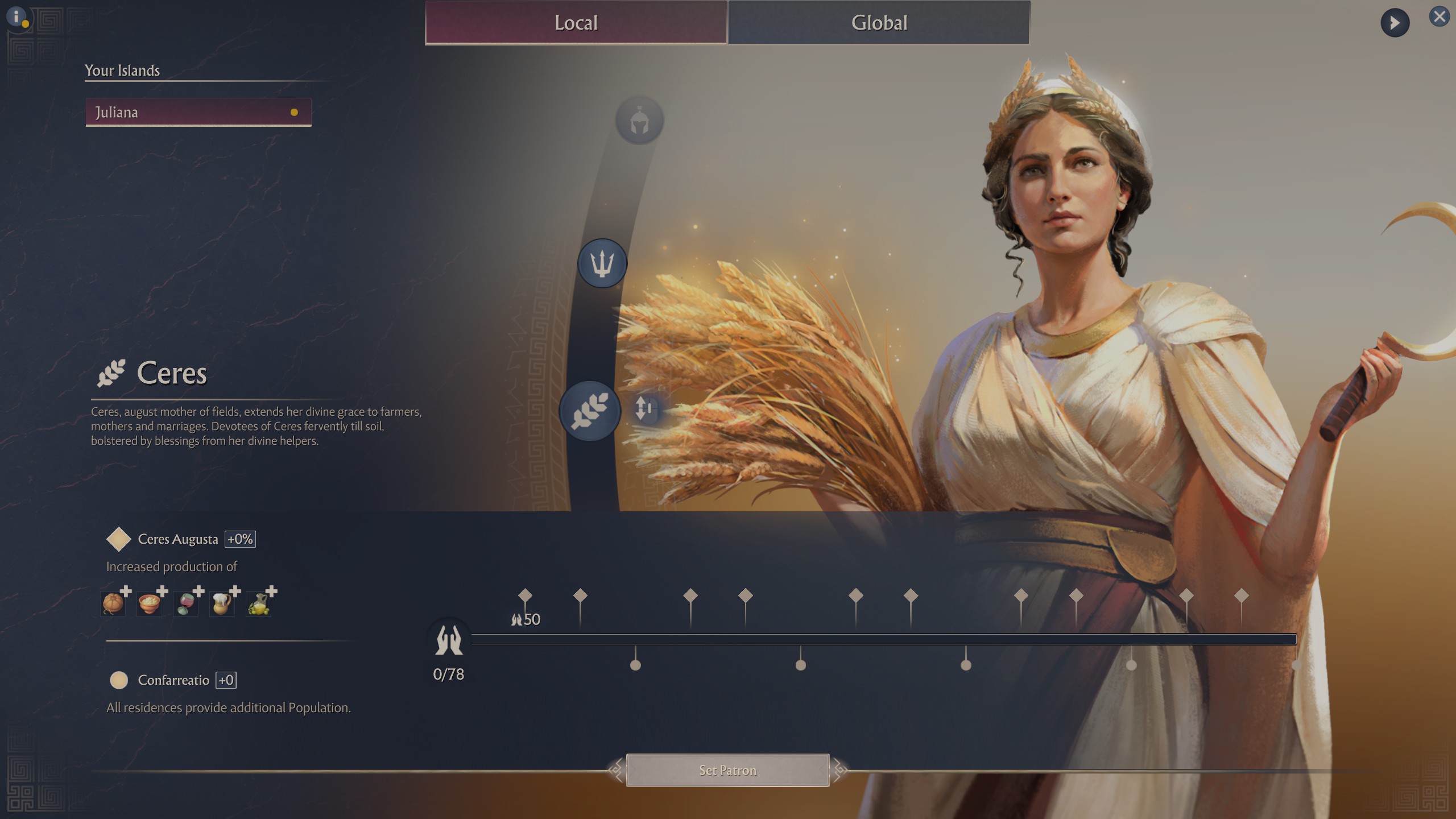Close the deity screen

tap(1439, 17)
